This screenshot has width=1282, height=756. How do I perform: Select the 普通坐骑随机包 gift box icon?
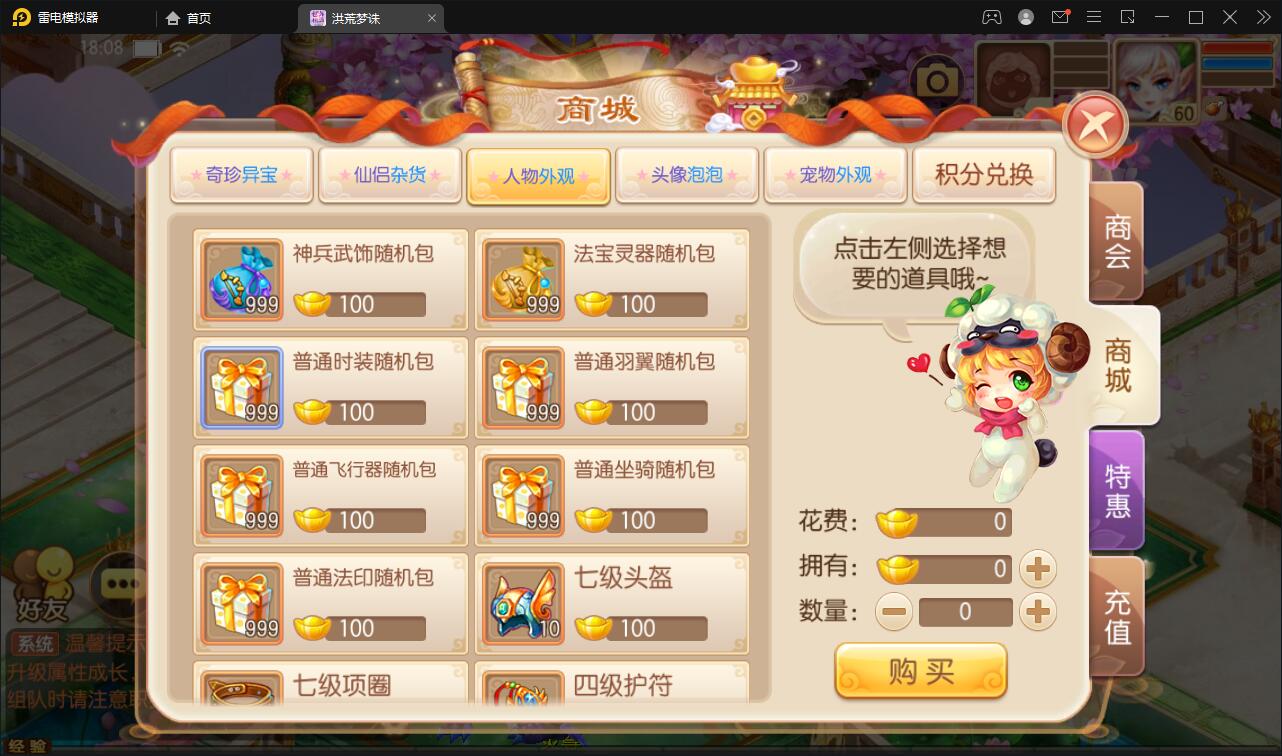pos(523,495)
